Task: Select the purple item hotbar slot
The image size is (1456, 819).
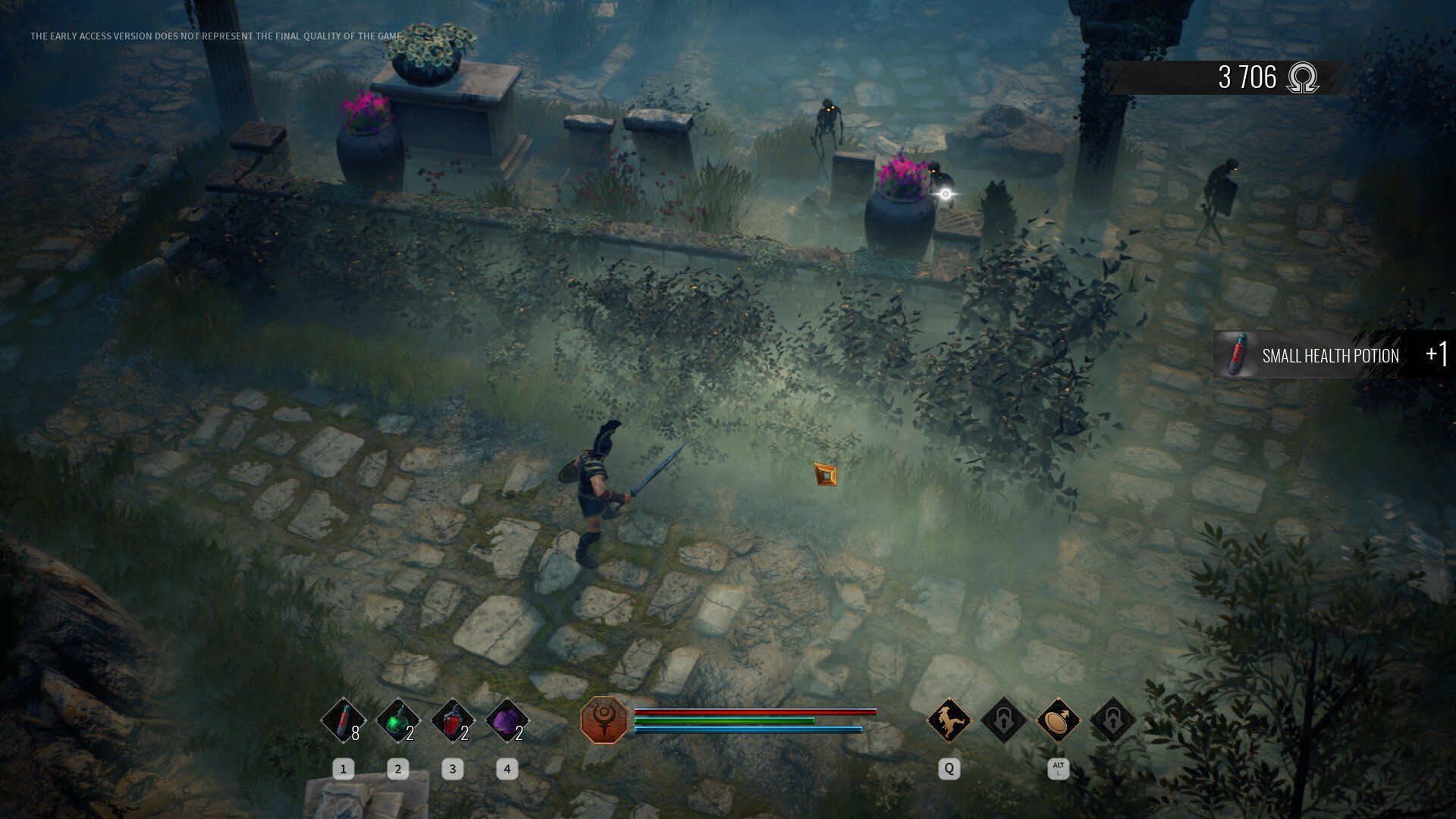Action: (507, 720)
